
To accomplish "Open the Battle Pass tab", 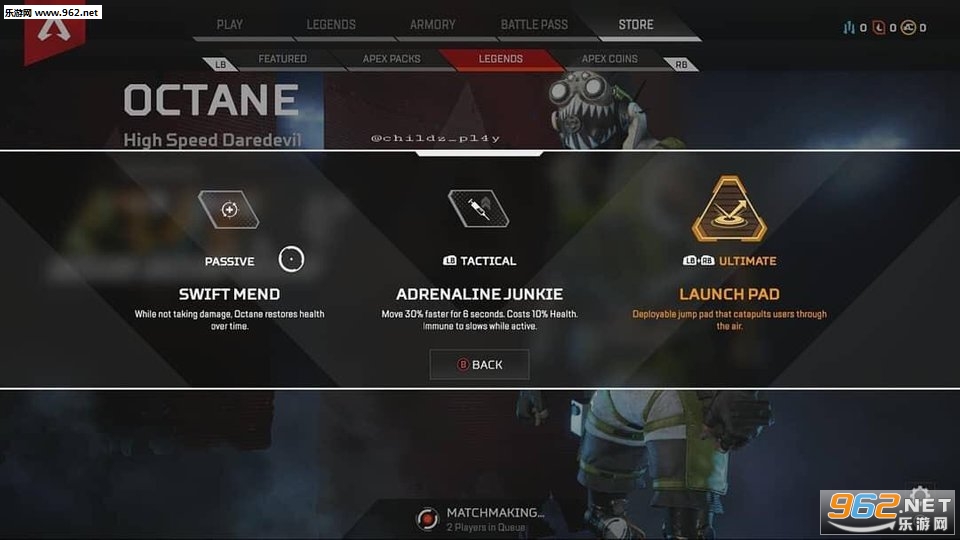I will click(x=534, y=24).
